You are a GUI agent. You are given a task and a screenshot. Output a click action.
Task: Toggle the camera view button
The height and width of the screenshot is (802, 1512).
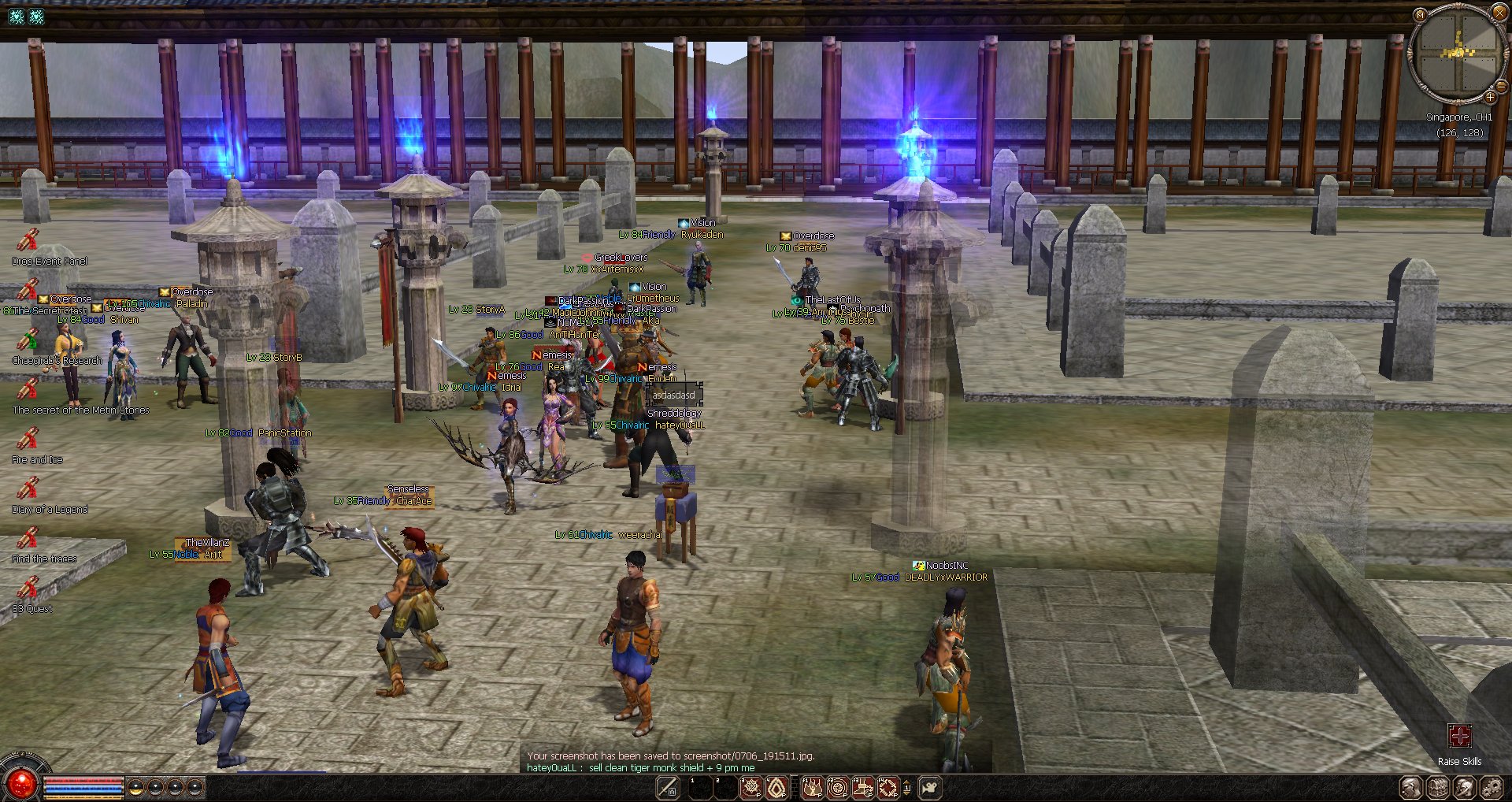pos(930,787)
